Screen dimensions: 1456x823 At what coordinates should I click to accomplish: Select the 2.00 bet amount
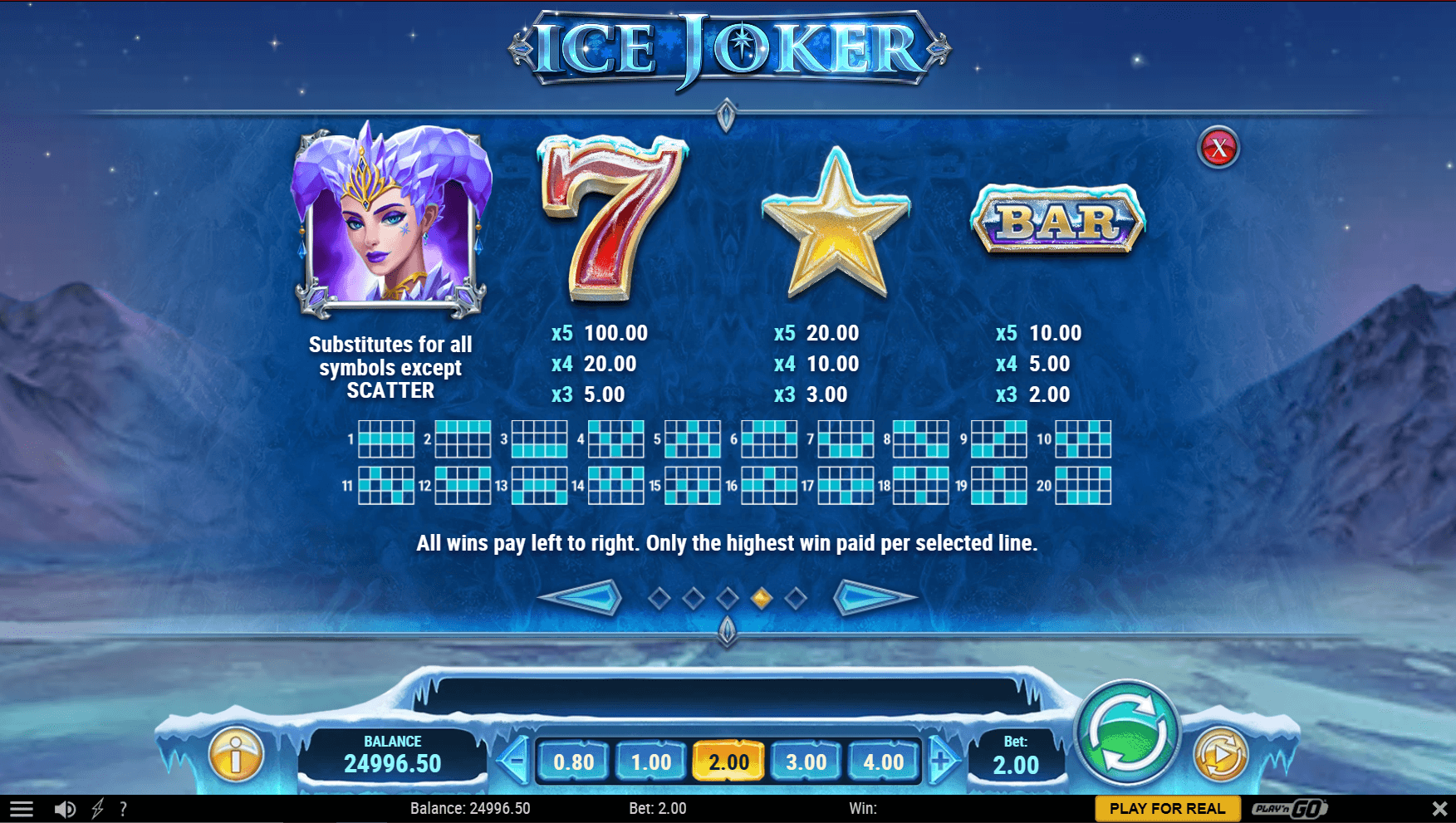point(728,760)
